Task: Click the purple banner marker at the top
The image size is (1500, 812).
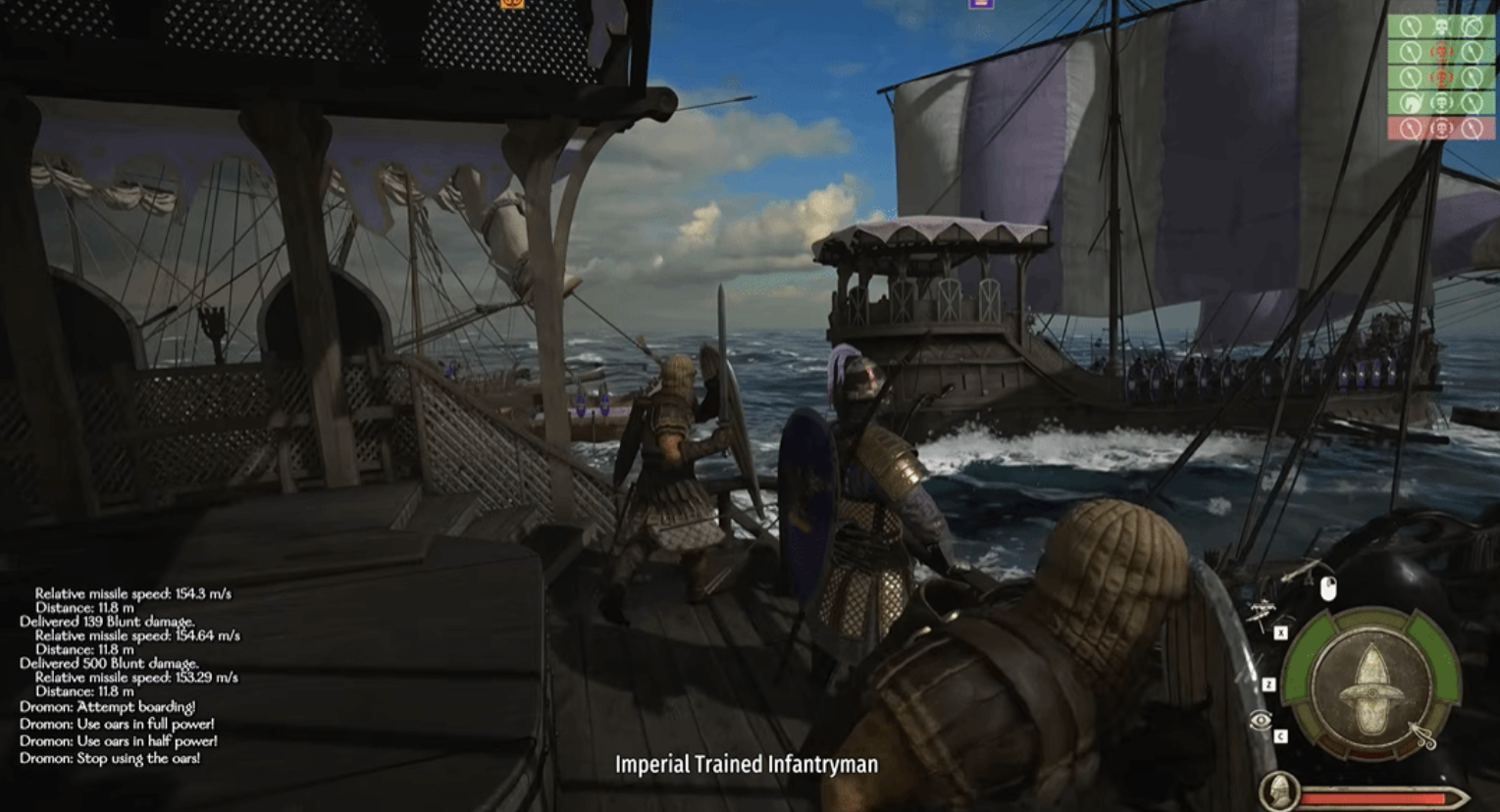Action: point(980,4)
